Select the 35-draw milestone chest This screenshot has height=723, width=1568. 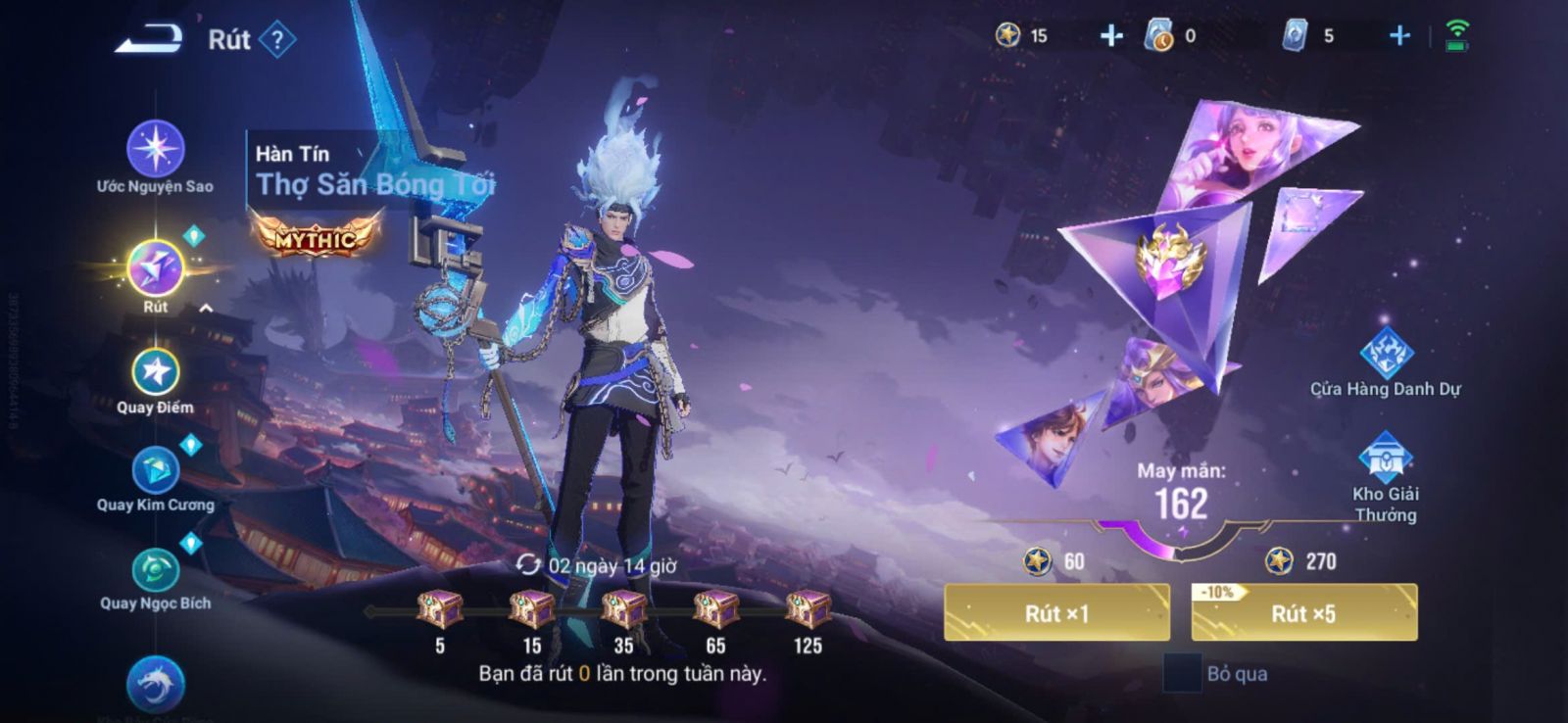[623, 609]
